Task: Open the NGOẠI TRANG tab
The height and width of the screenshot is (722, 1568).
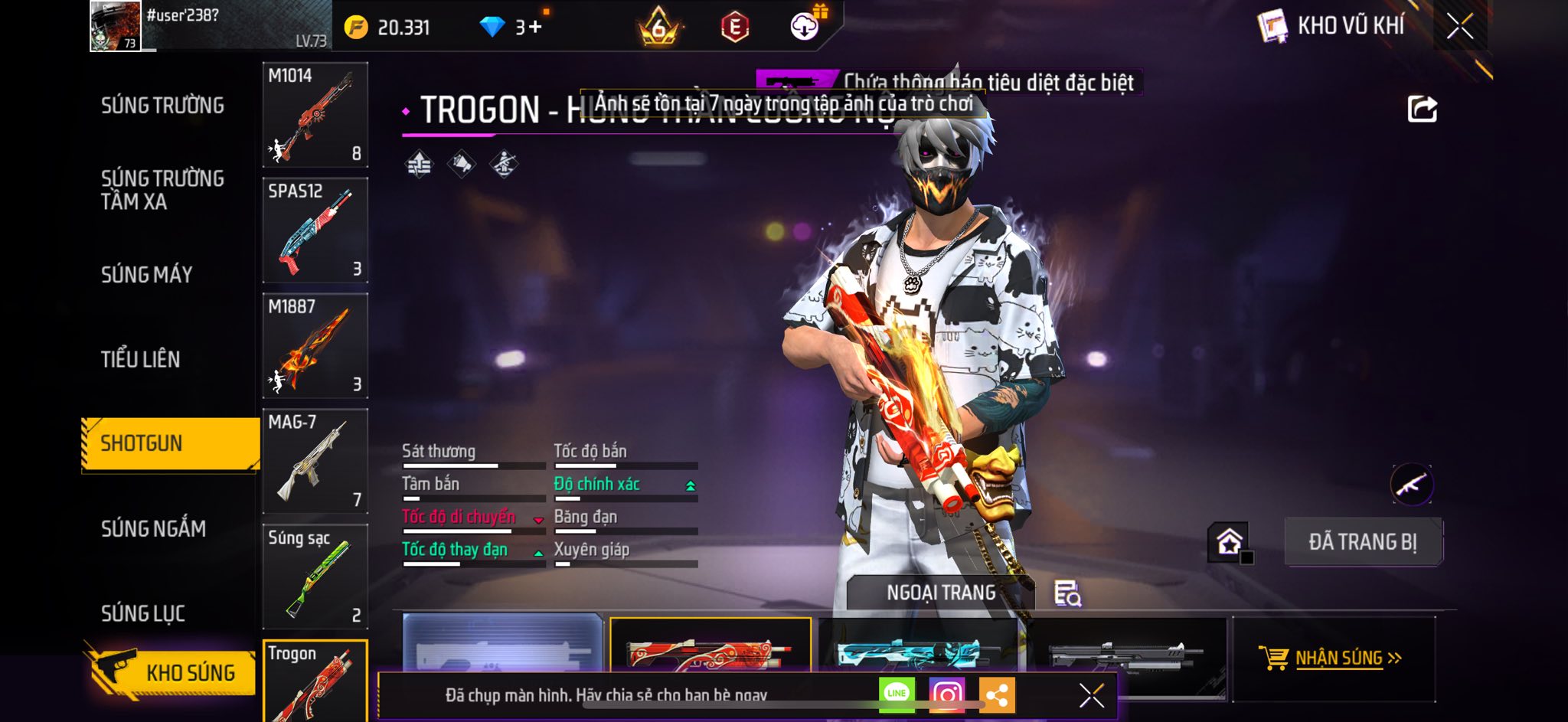Action: coord(940,593)
